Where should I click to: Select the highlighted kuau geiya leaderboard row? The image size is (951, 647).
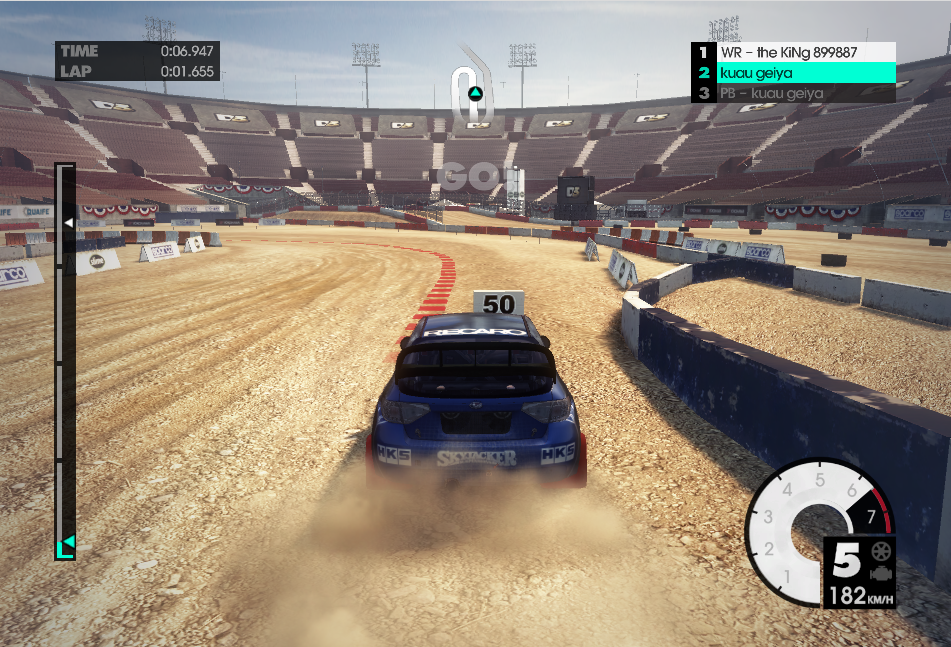(793, 73)
